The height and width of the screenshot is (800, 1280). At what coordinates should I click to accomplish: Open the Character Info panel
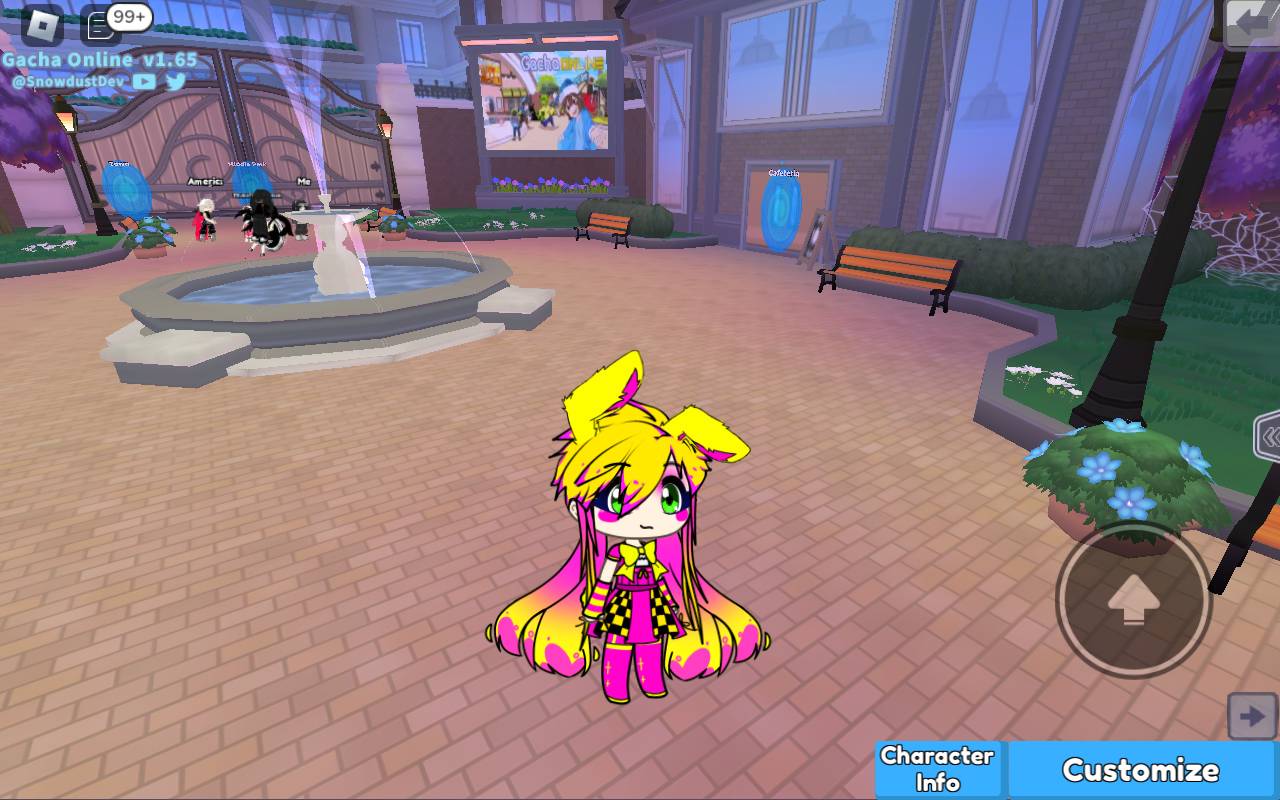tap(937, 768)
